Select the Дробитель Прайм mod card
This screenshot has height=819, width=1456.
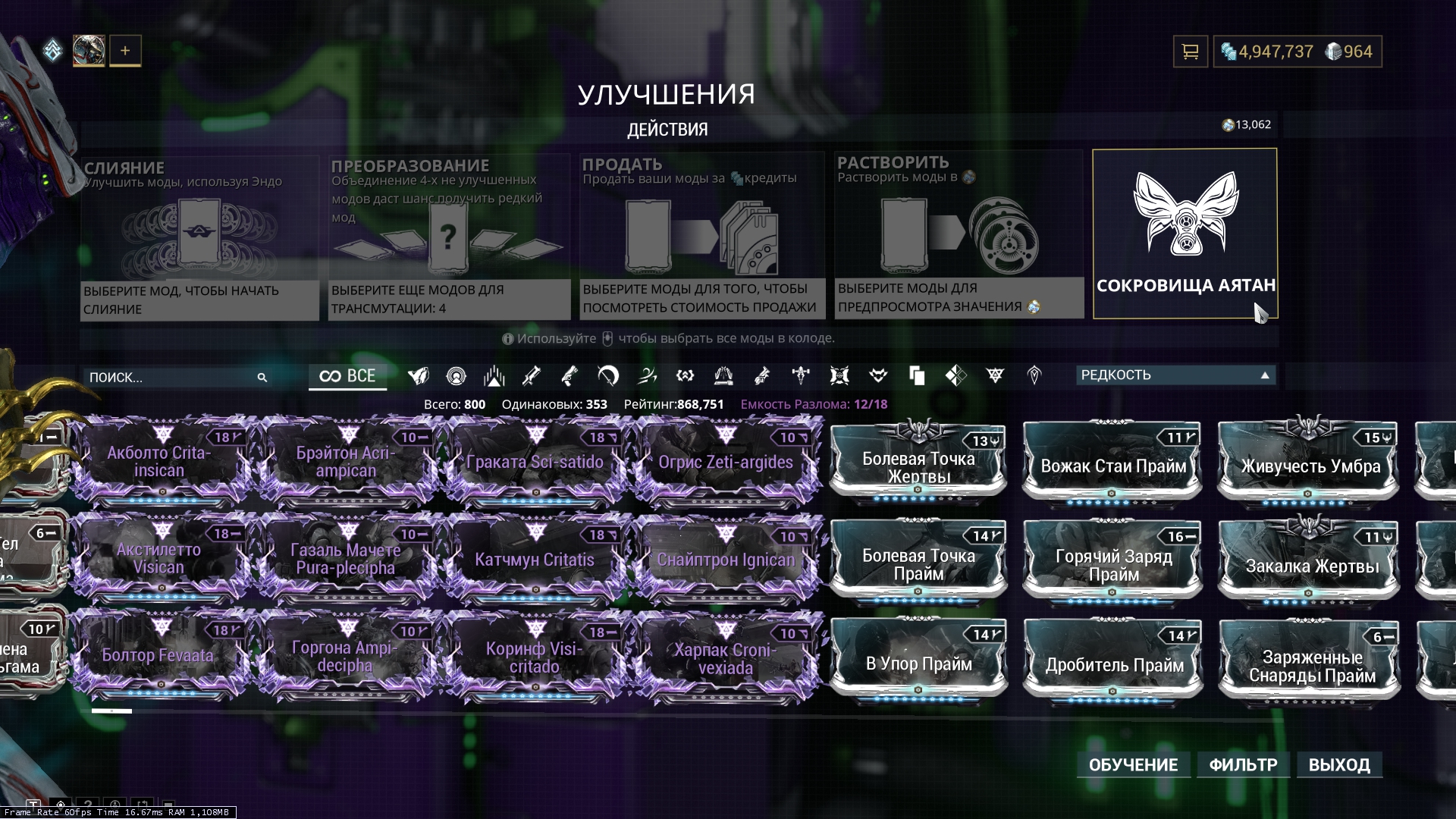click(x=1113, y=664)
